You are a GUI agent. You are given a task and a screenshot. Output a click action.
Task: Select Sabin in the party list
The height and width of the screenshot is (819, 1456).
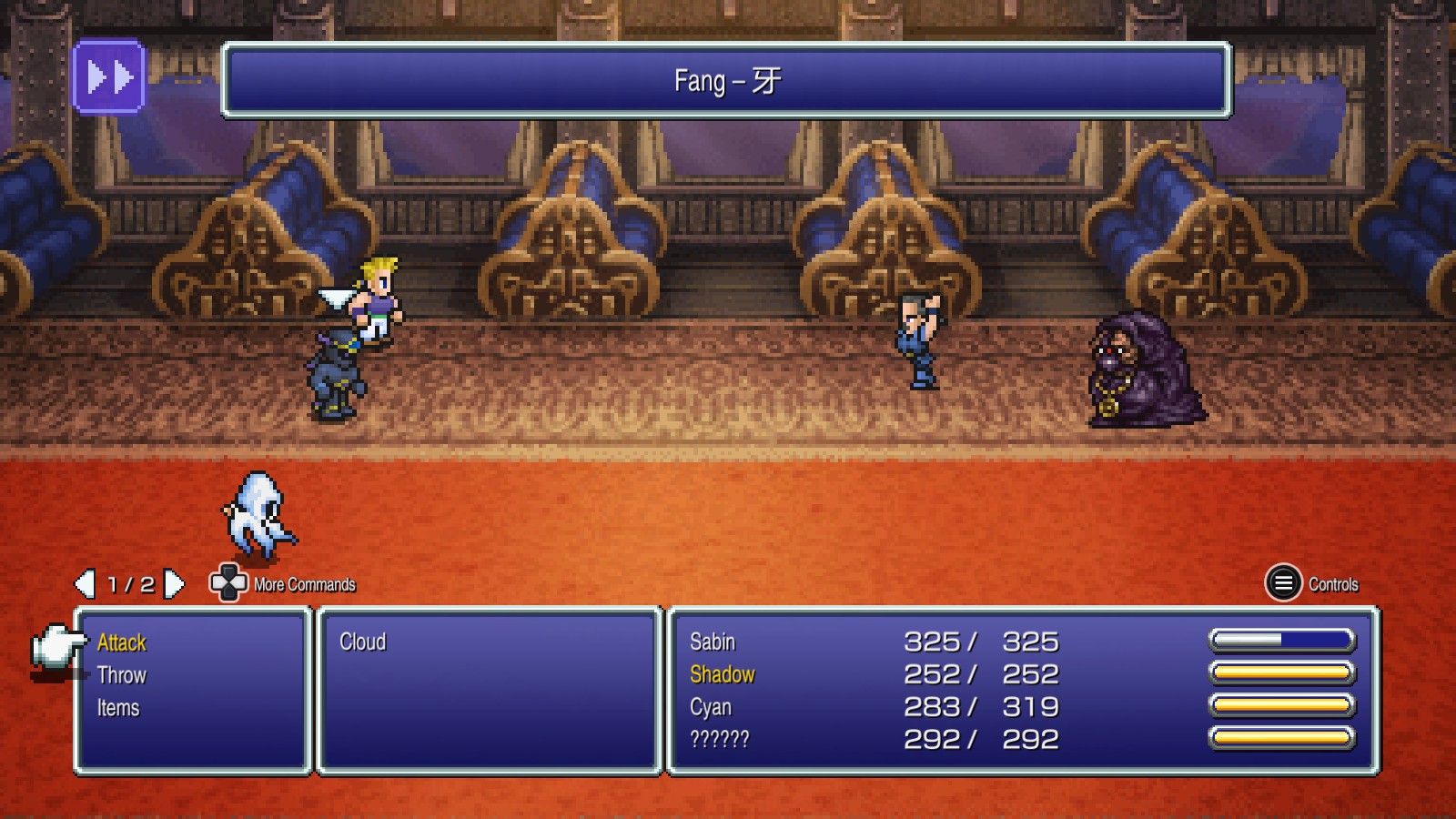712,642
